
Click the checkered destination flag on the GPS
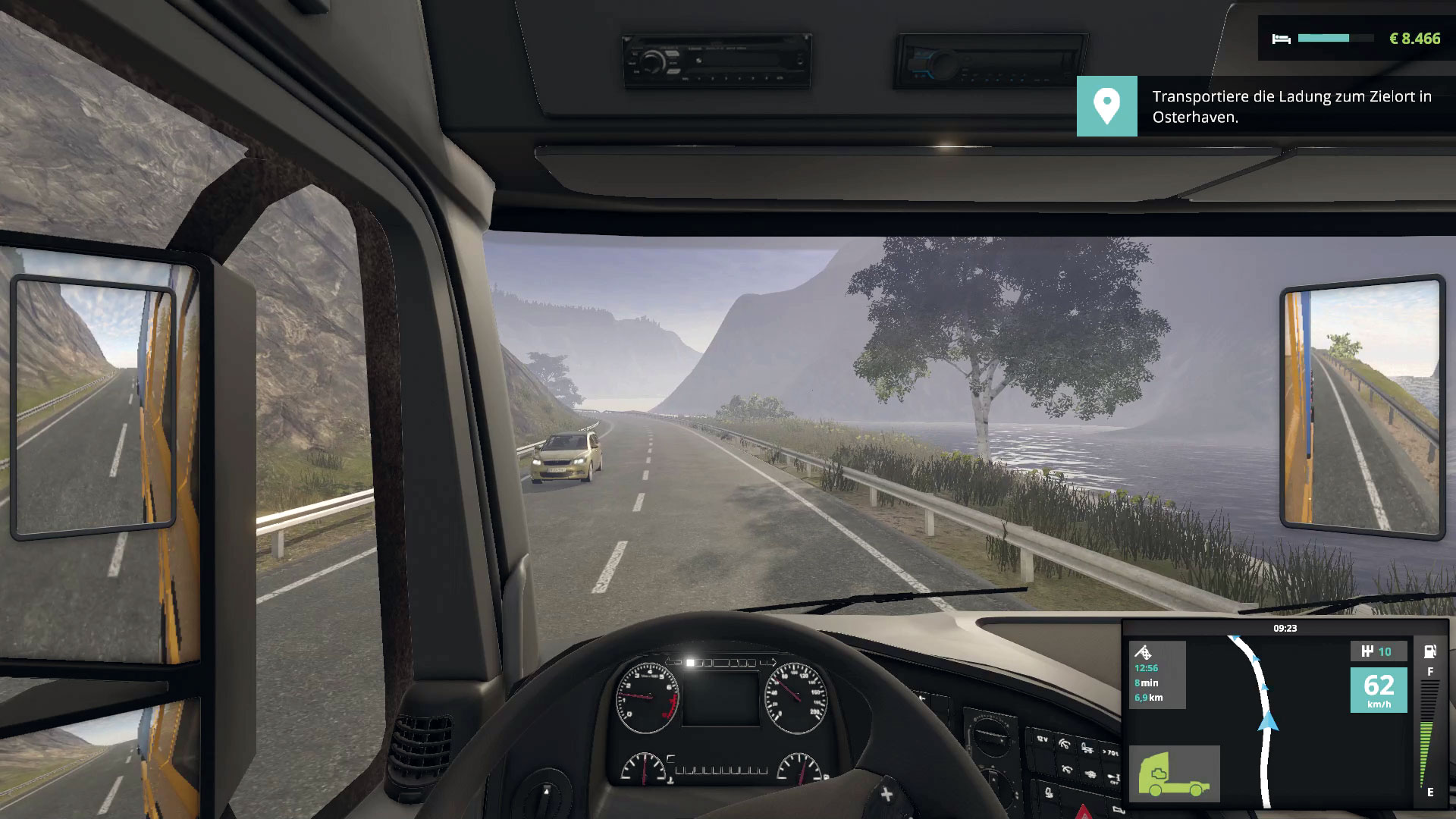tap(1146, 654)
